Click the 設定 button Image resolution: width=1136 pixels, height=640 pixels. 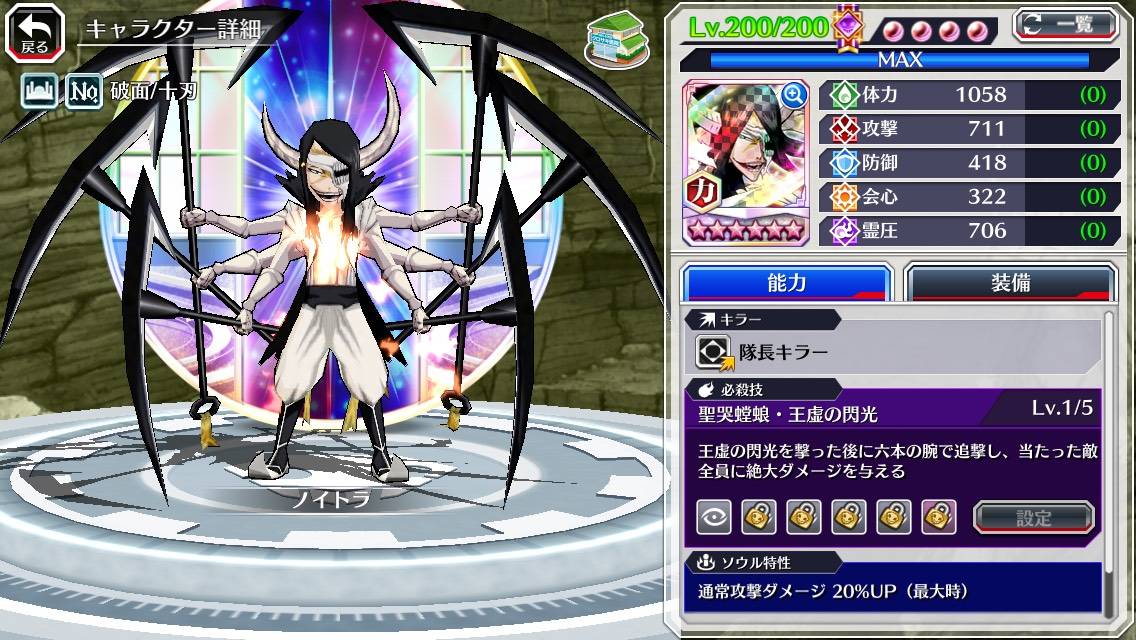pos(1034,517)
